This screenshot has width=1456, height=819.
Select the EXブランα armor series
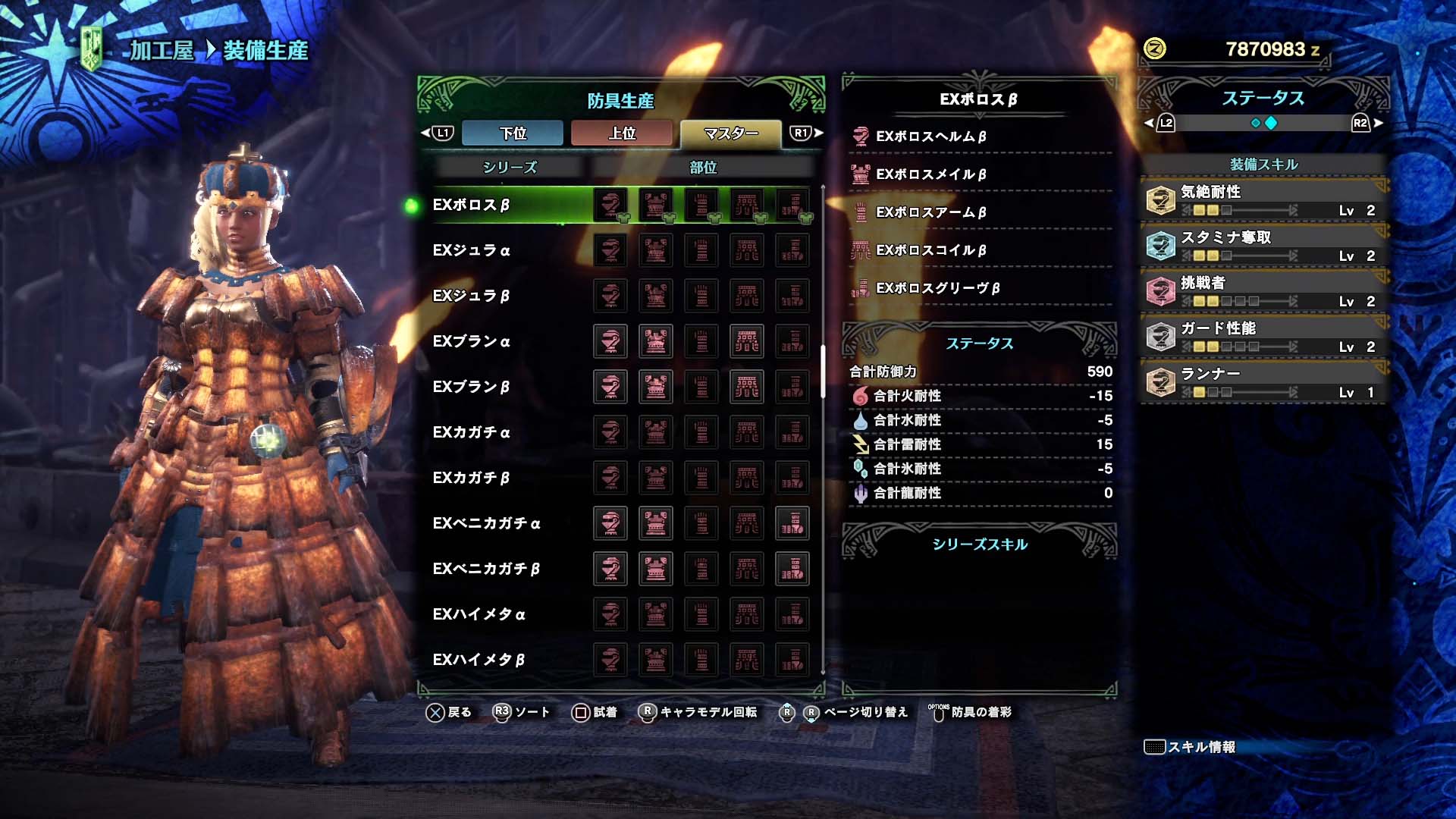[x=471, y=341]
